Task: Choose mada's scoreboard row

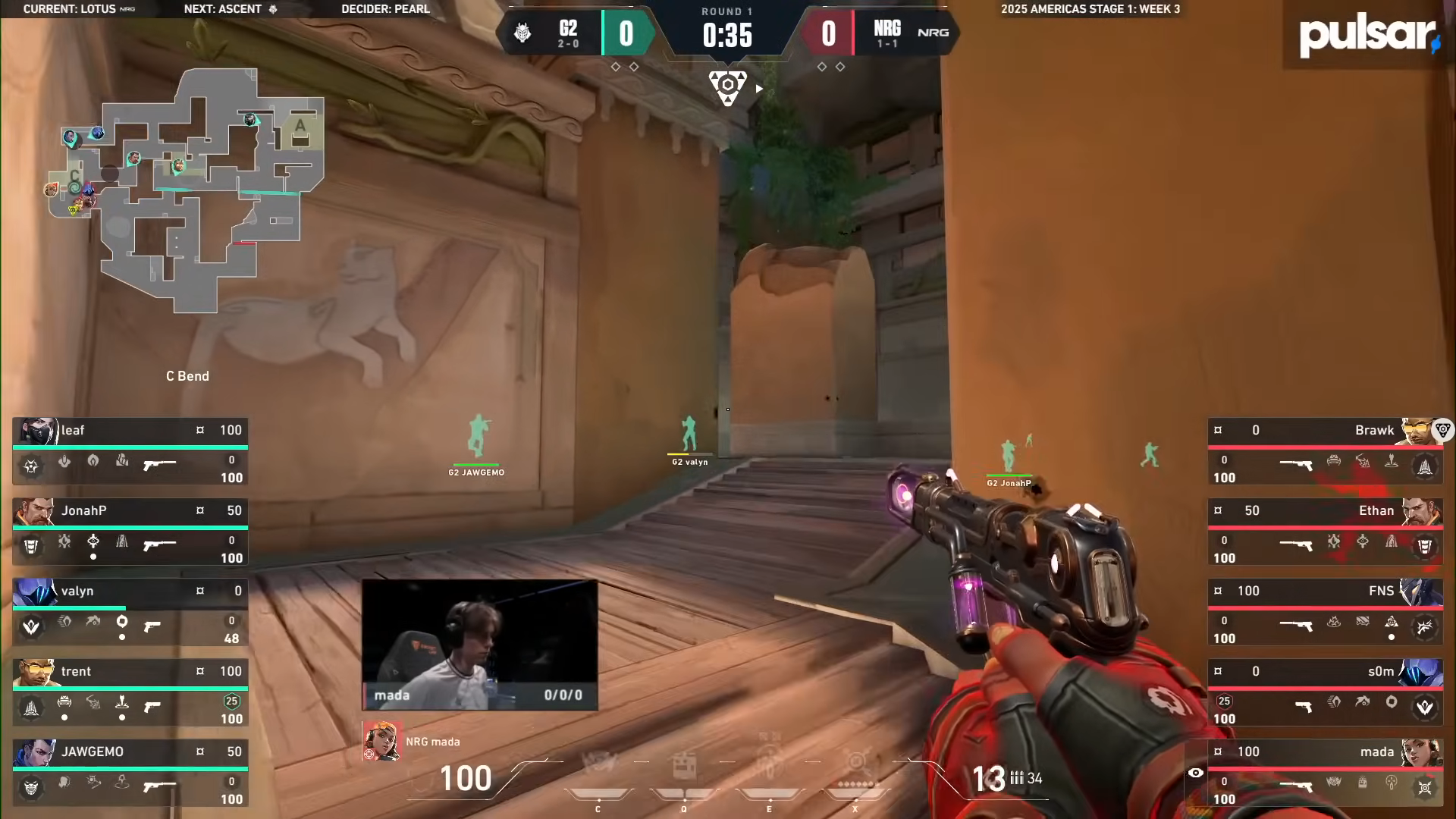Action: pos(1324,773)
